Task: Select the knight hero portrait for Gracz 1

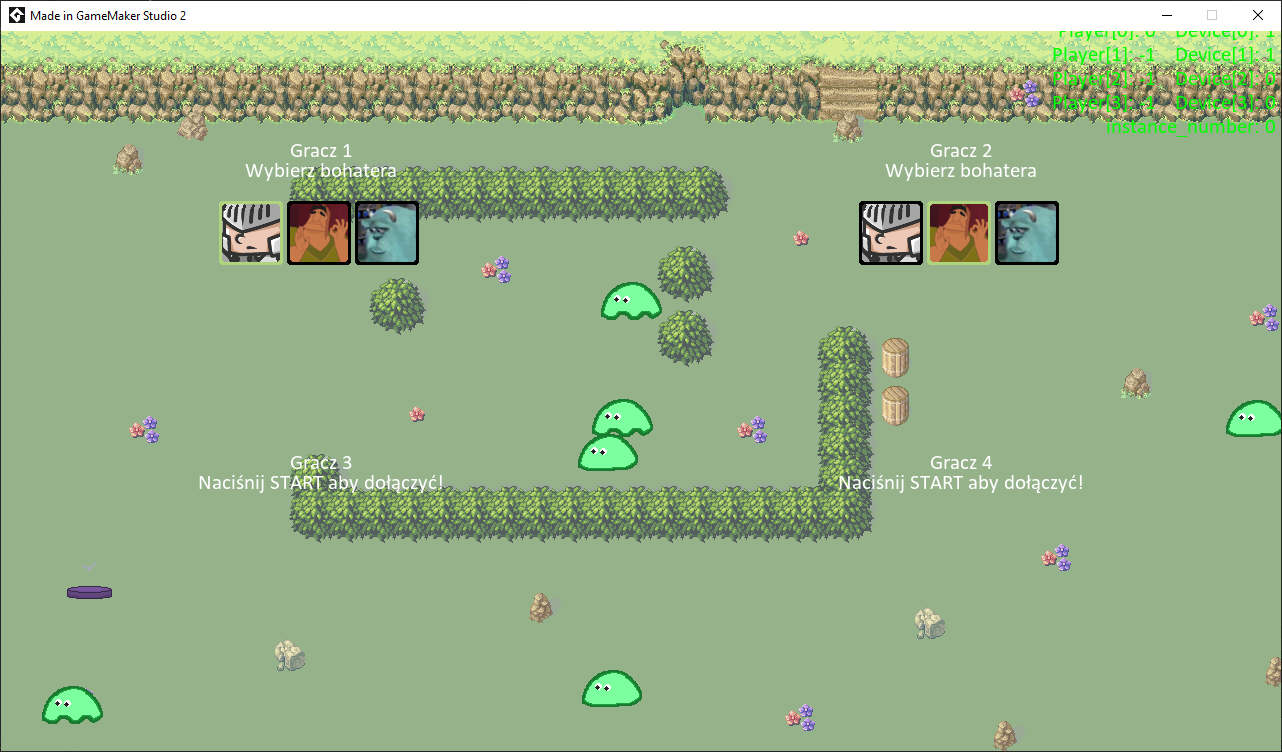Action: tap(251, 233)
